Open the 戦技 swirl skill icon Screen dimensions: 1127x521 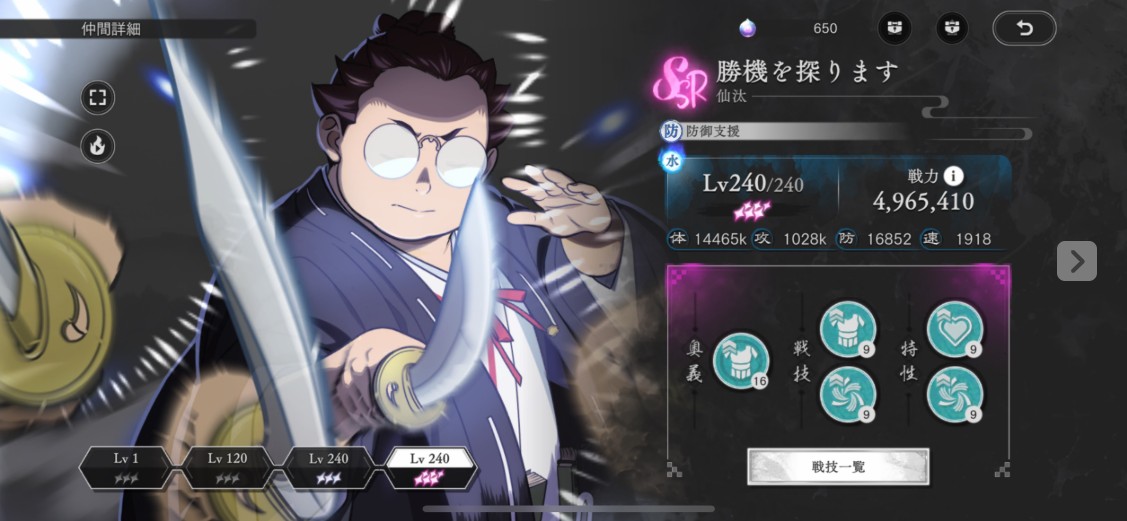(847, 394)
